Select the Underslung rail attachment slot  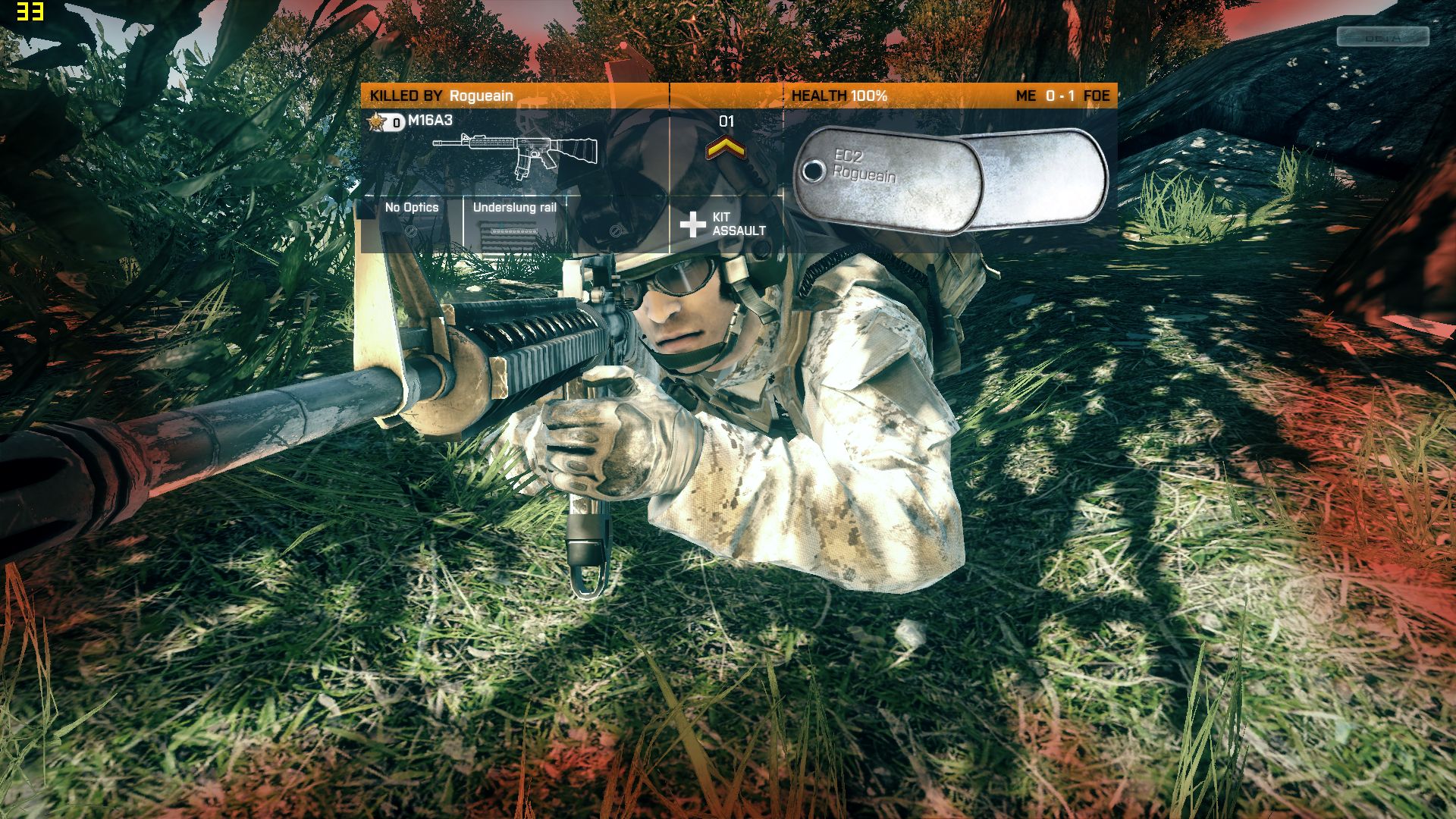(514, 224)
